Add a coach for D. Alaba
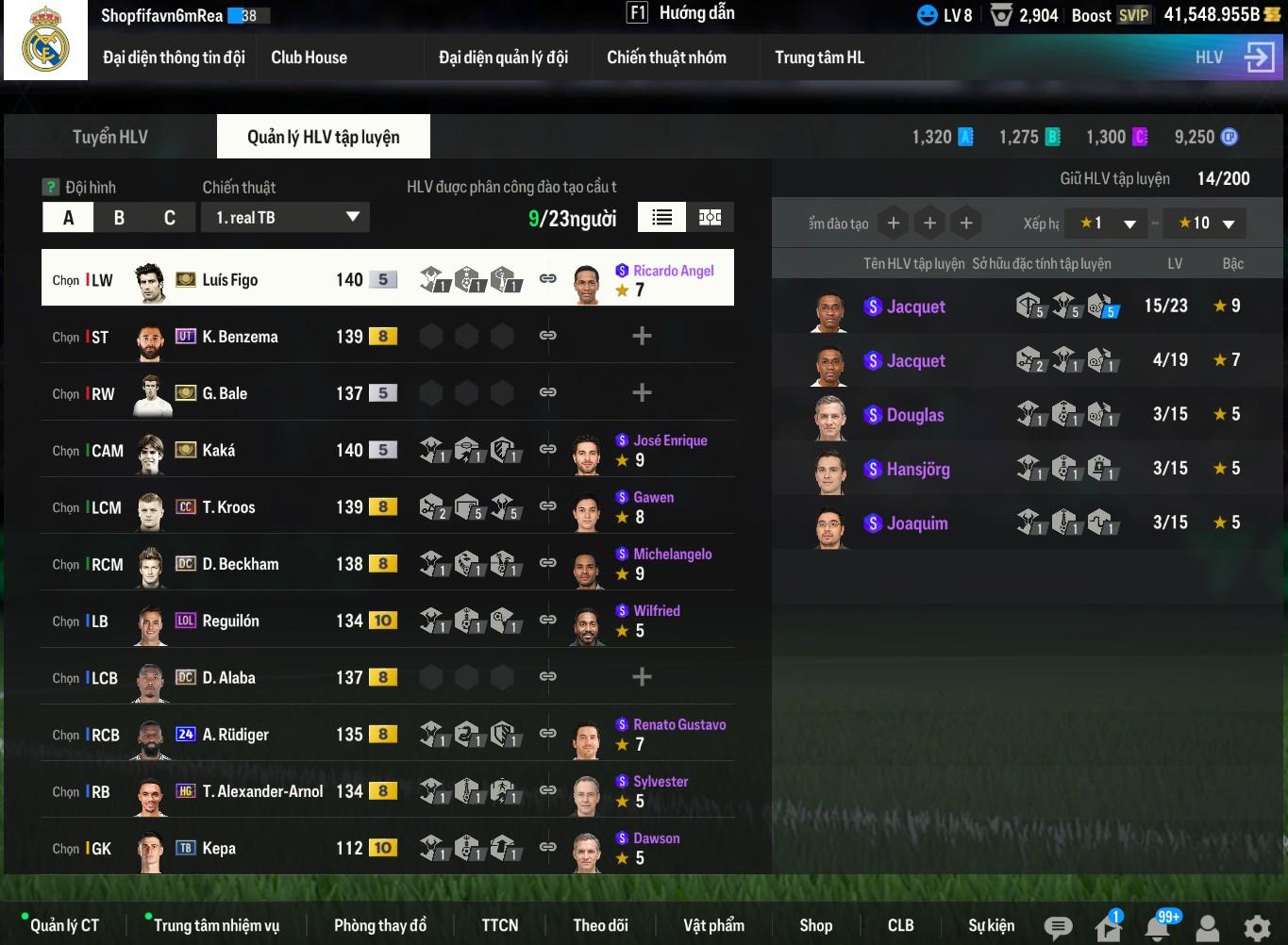 (642, 677)
